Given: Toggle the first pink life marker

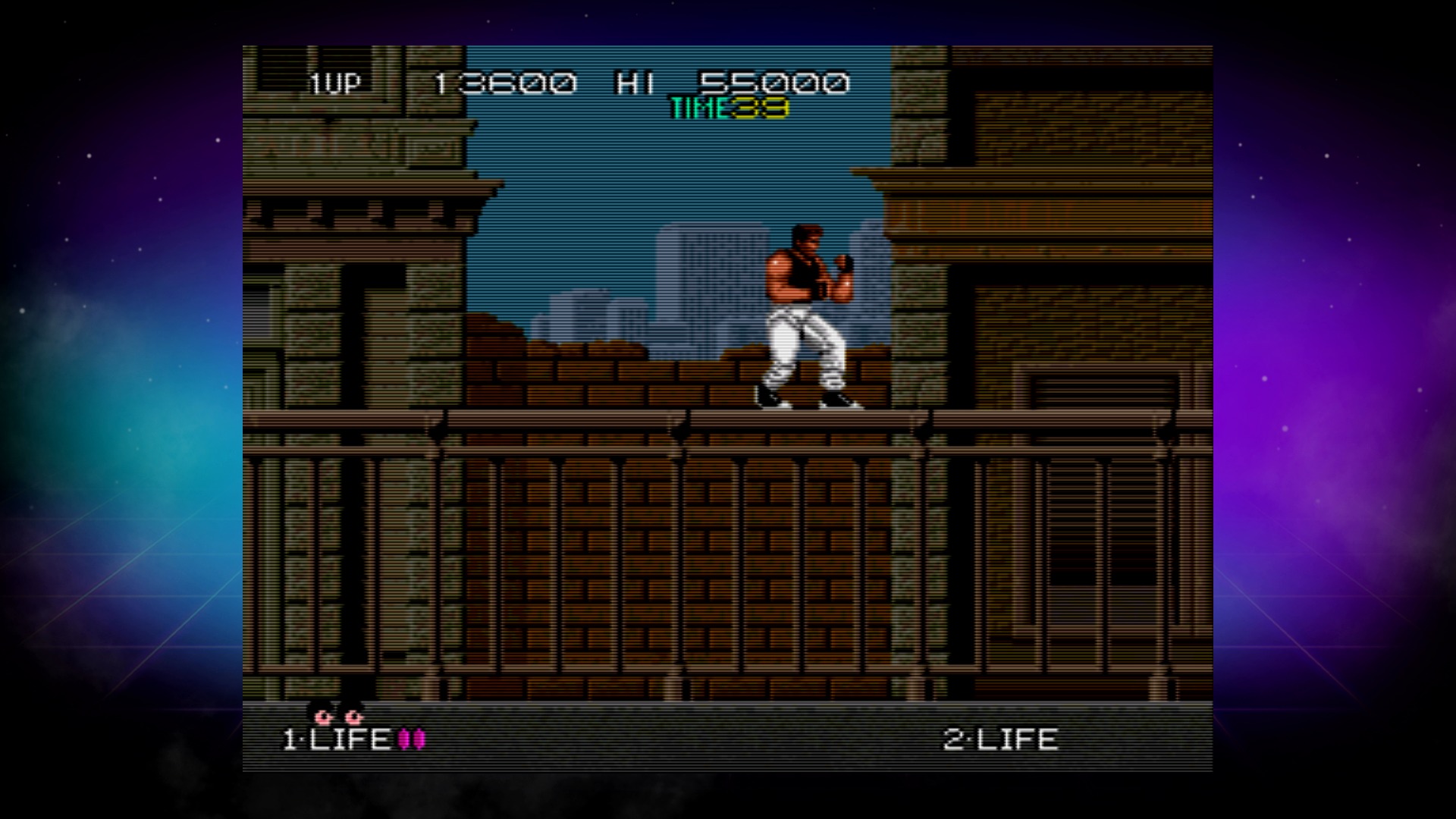Looking at the screenshot, I should coord(404,739).
